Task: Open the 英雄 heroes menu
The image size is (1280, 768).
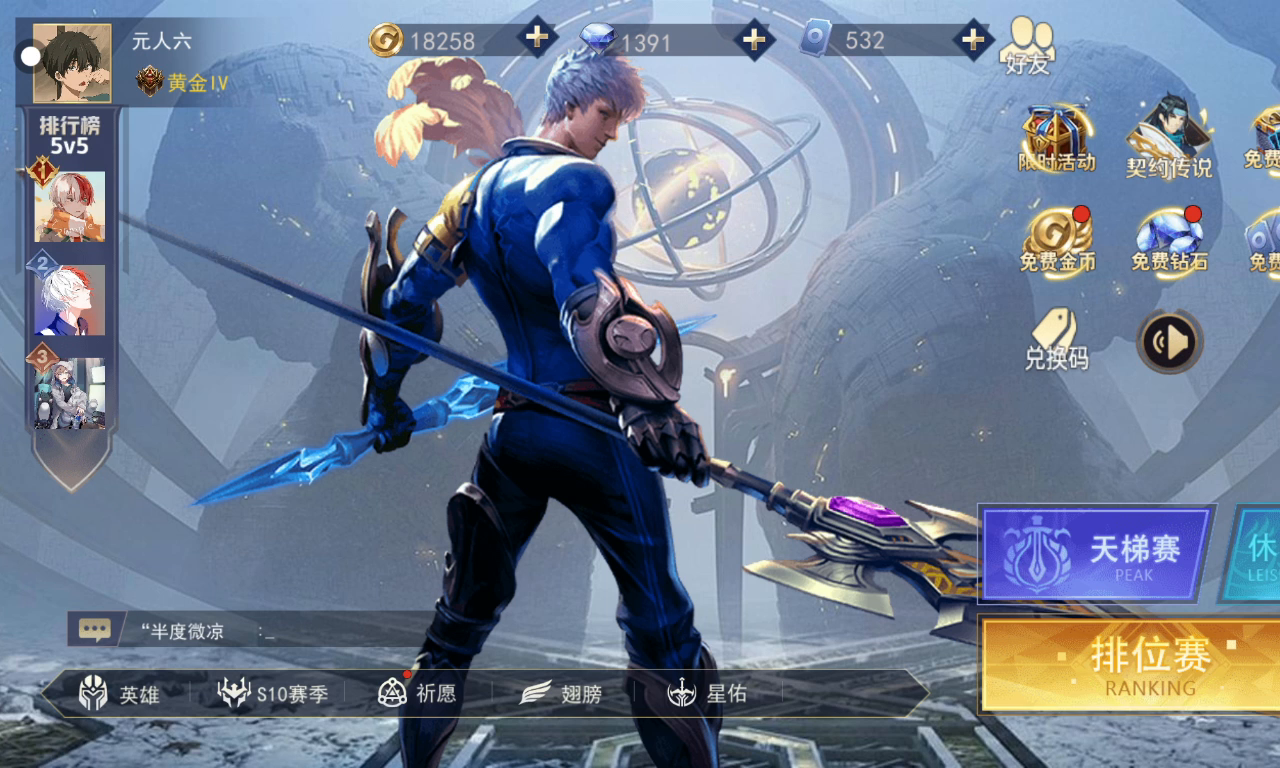Action: (120, 693)
